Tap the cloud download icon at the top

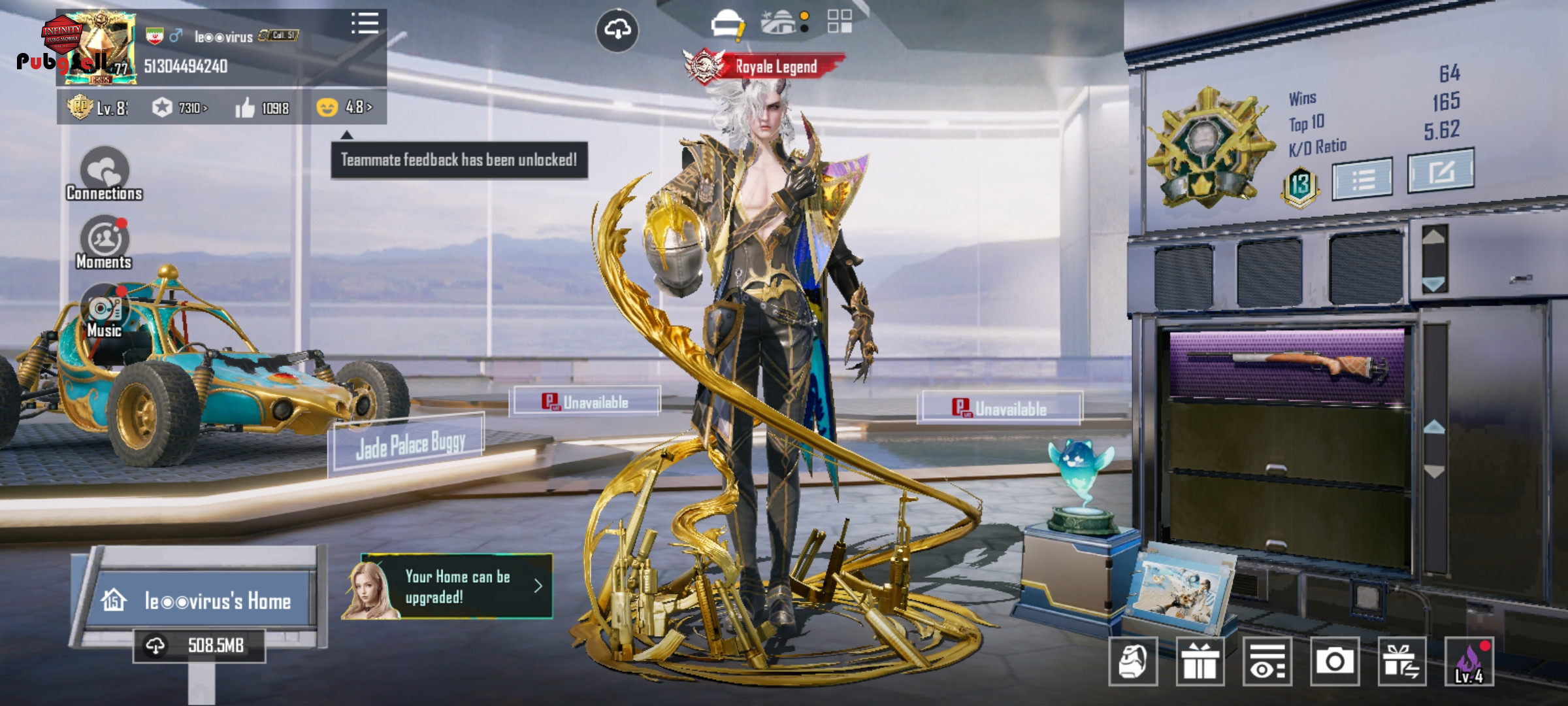coord(617,29)
